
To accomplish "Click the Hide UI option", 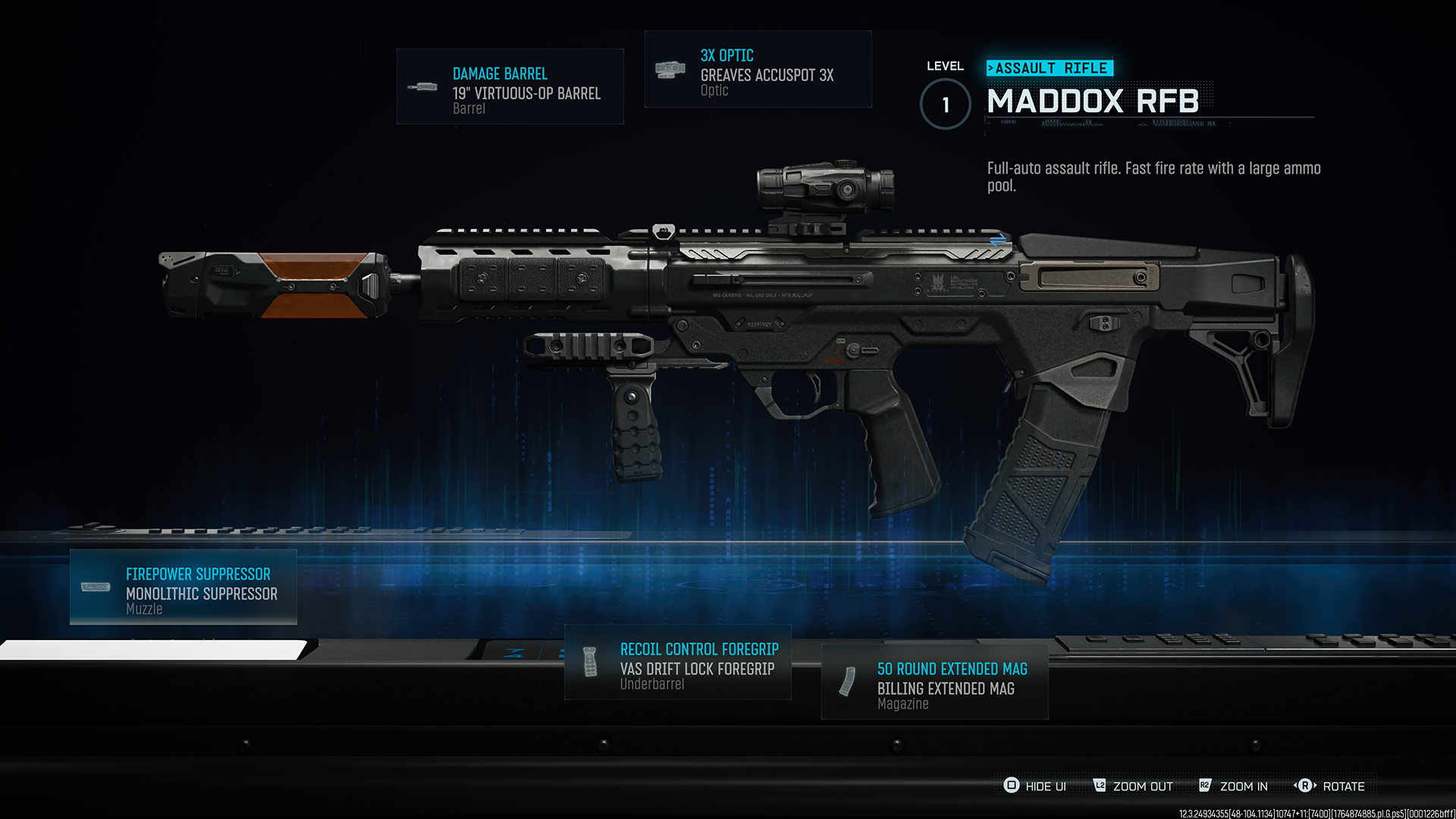I will 1035,786.
